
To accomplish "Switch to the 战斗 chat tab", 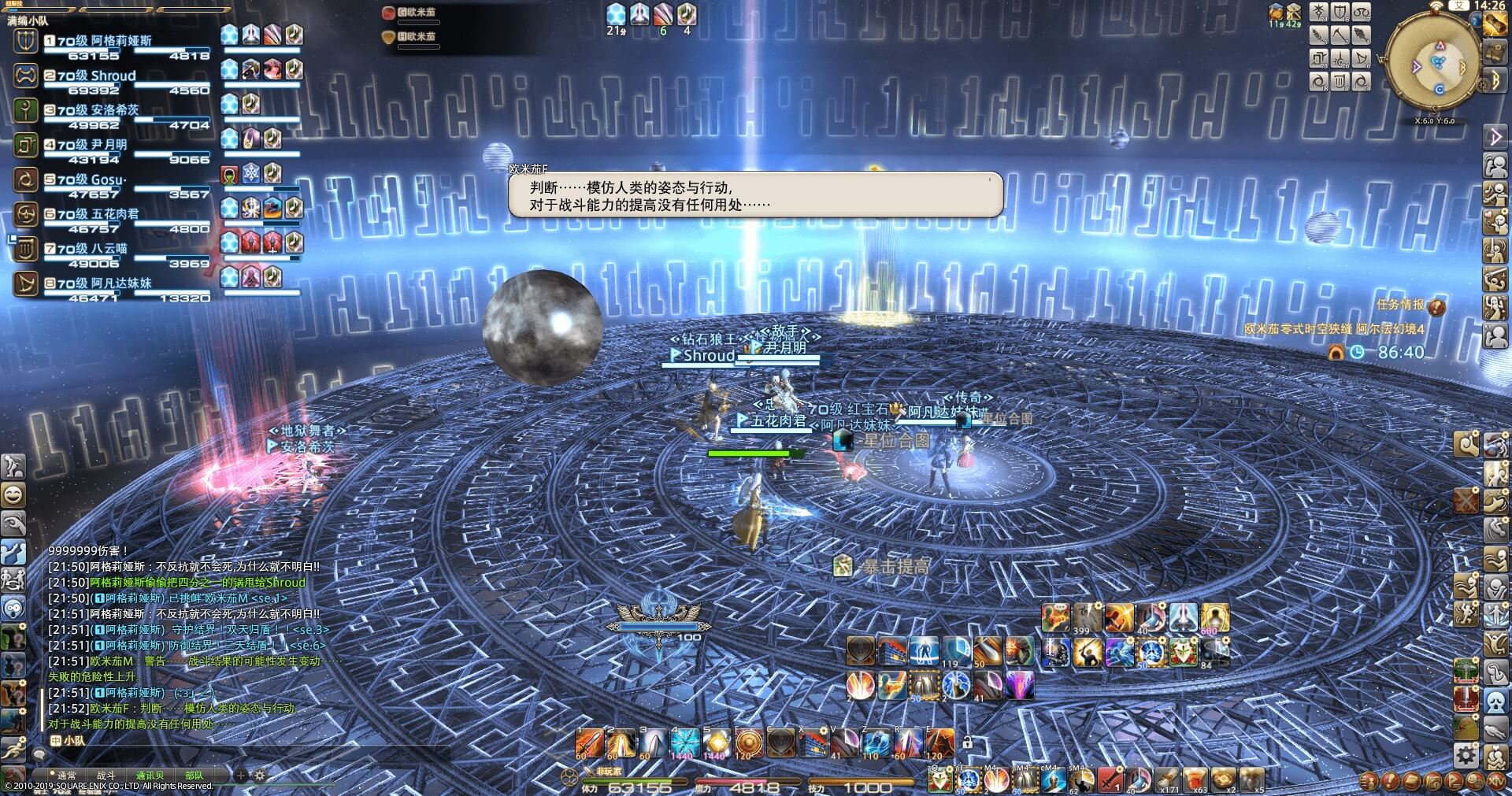I will pos(106,776).
